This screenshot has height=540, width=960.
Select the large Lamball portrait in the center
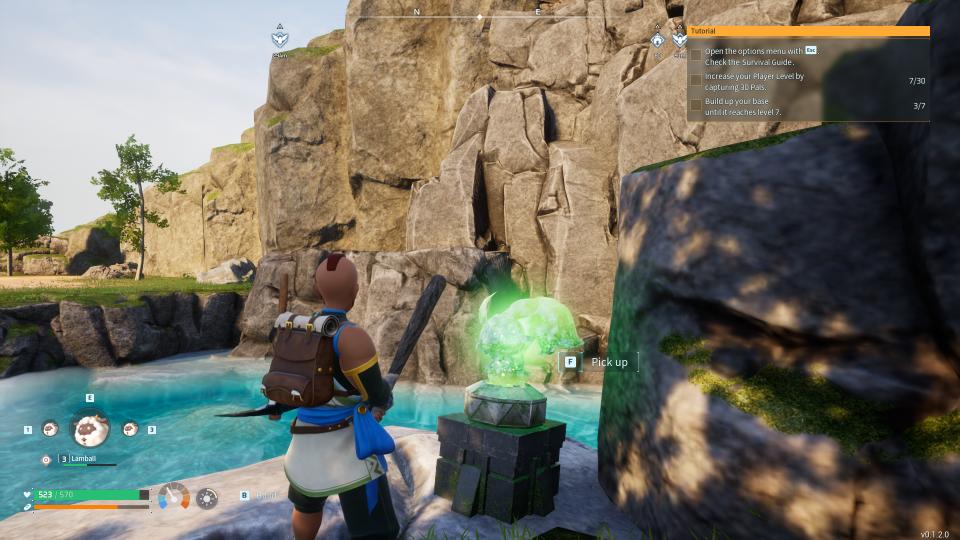point(90,428)
